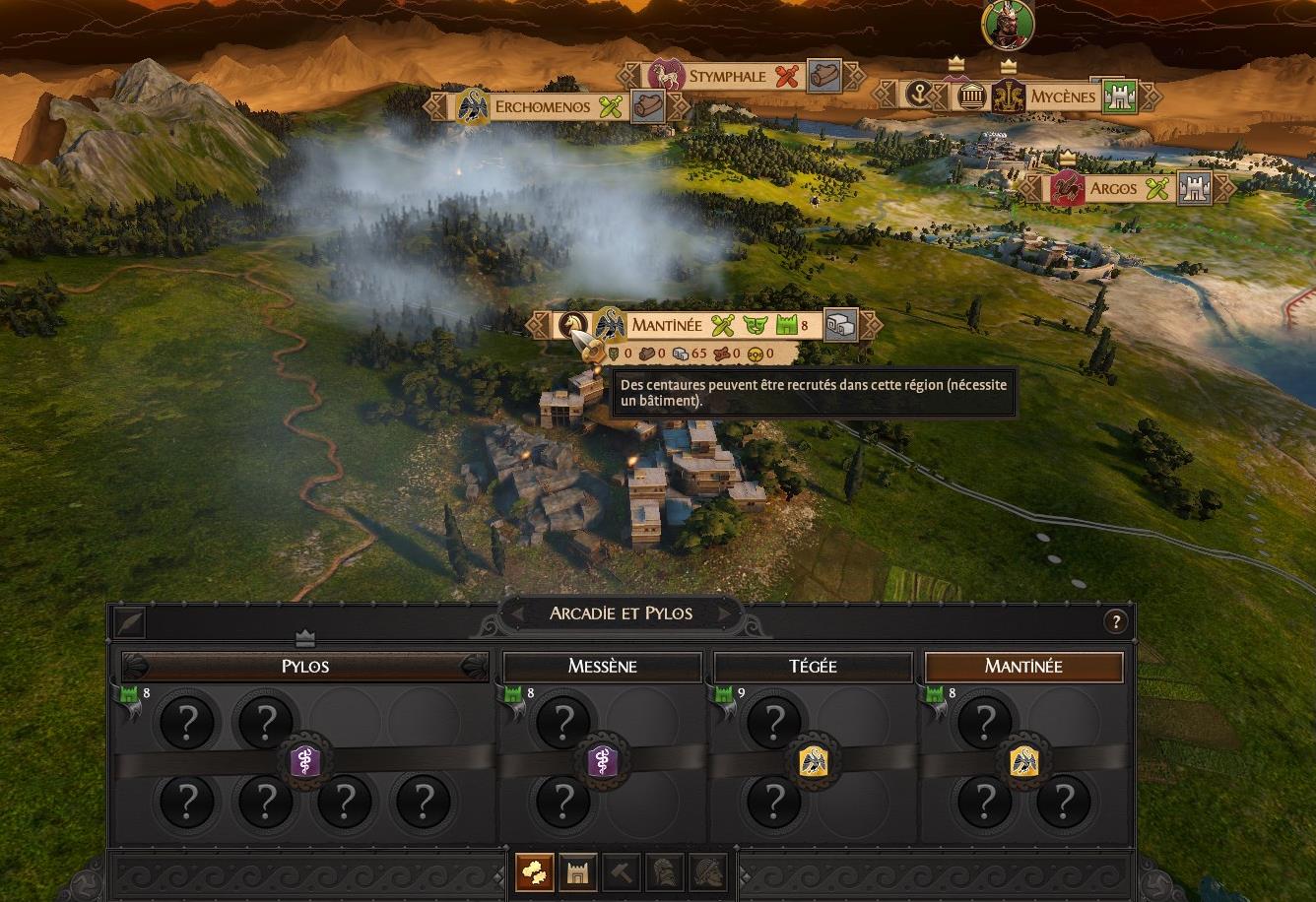This screenshot has width=1316, height=902.
Task: Select the highlighted Mantinée settlement header
Action: click(x=1023, y=667)
